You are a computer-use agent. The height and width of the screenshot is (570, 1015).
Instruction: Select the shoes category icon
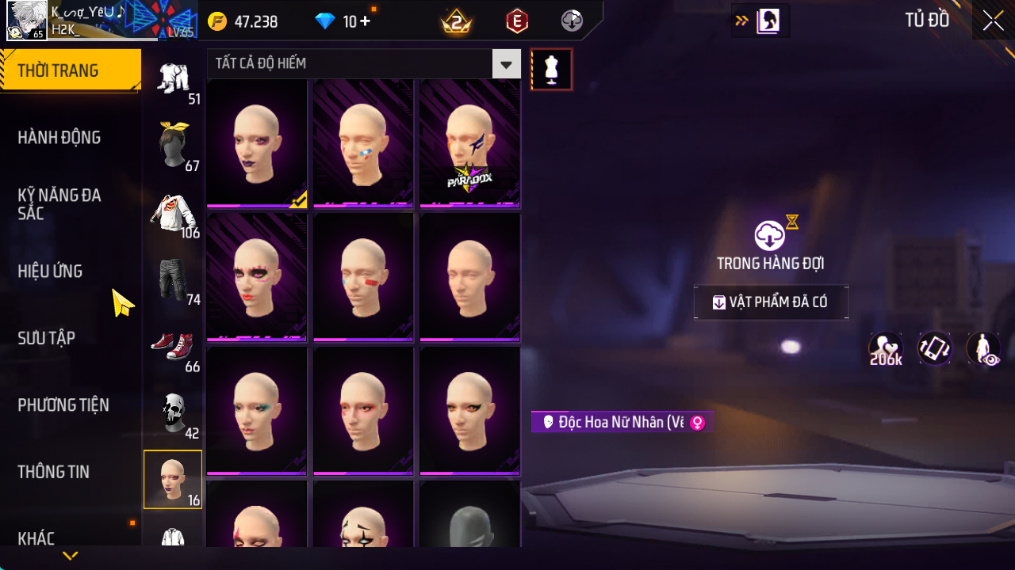pyautogui.click(x=173, y=345)
